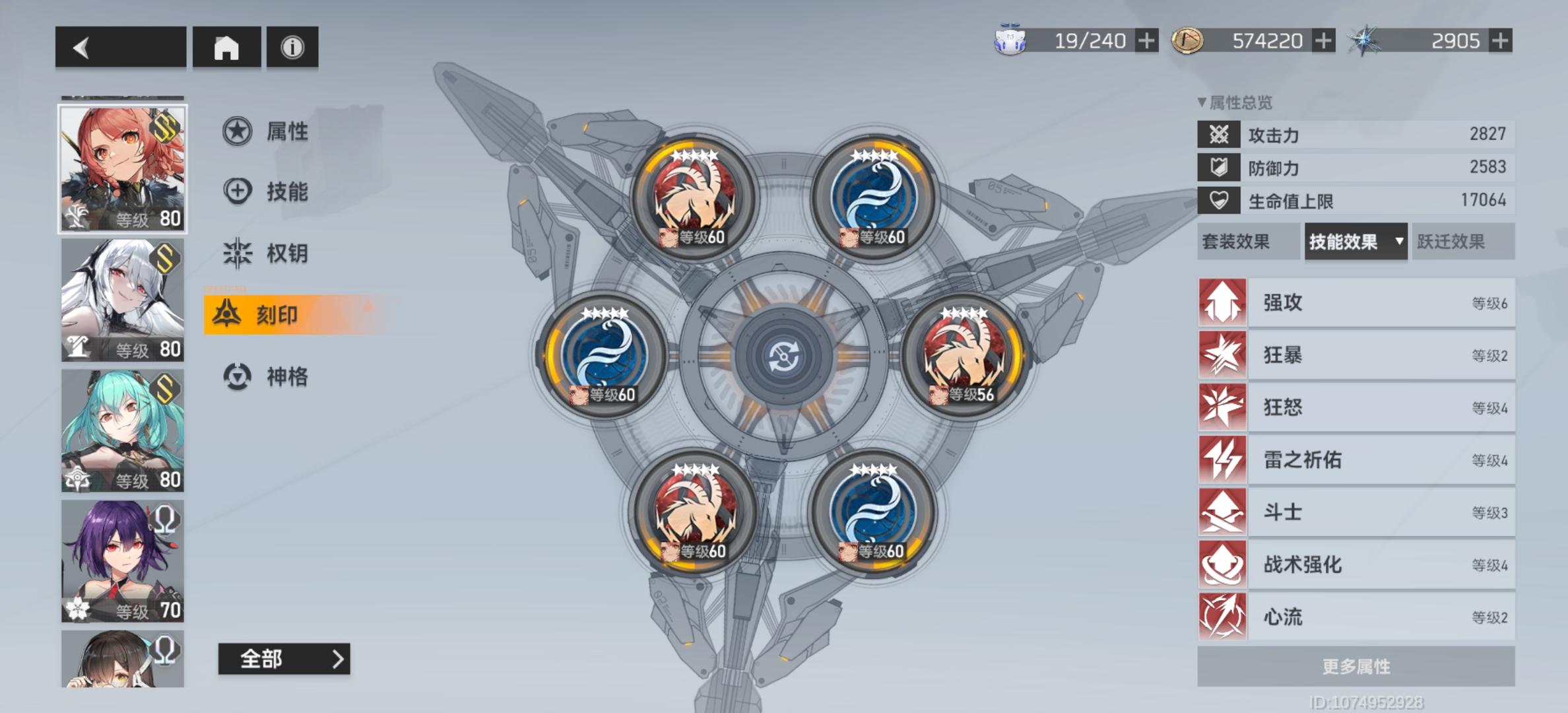The height and width of the screenshot is (713, 1568).
Task: Open the 神格 divinity panel icon
Action: pyautogui.click(x=238, y=378)
